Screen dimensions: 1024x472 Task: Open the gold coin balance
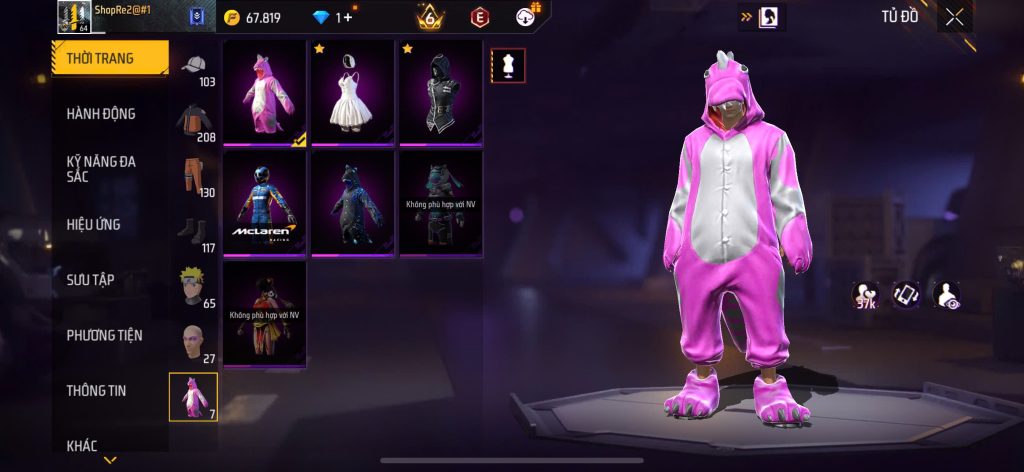point(253,17)
